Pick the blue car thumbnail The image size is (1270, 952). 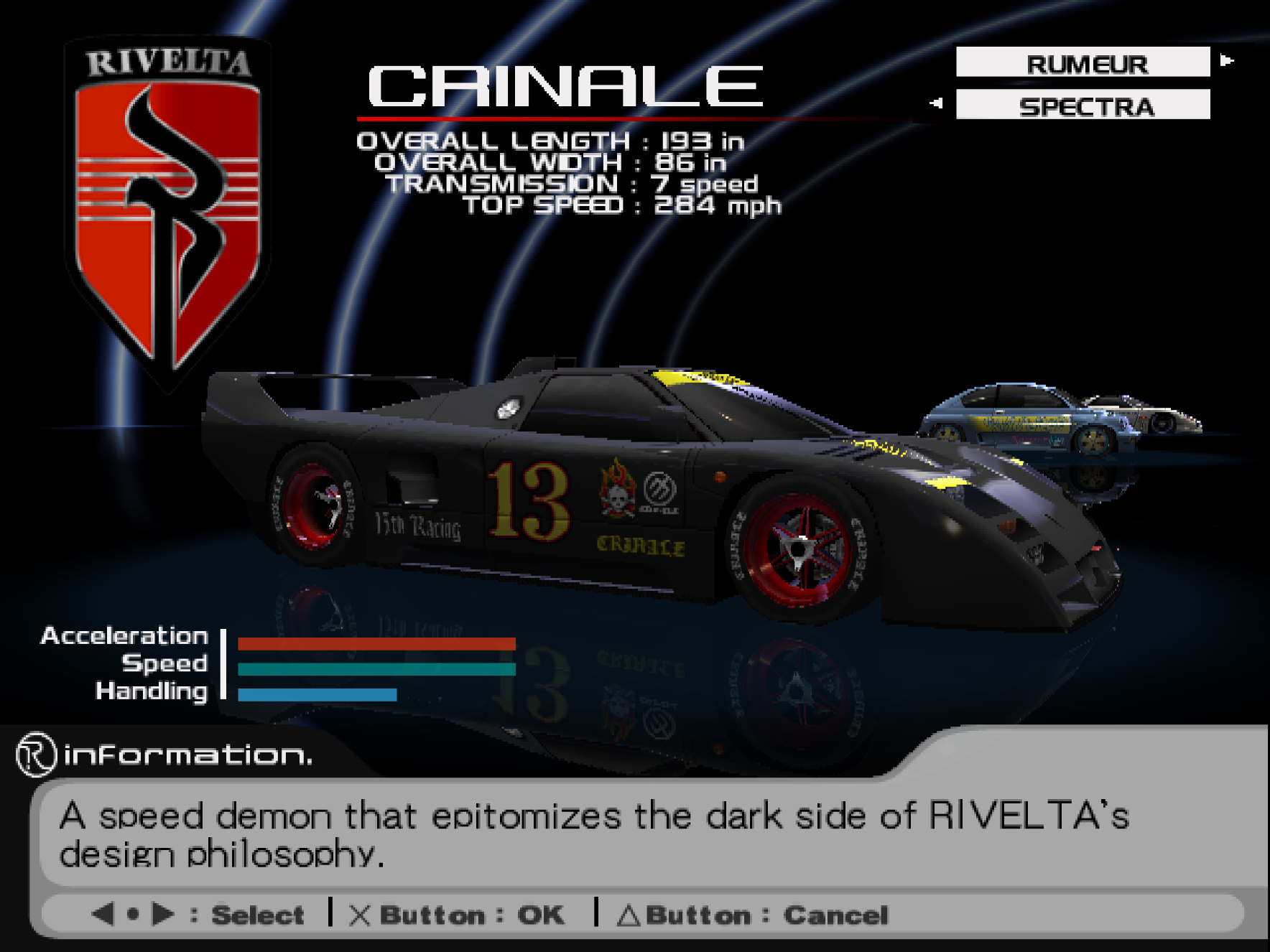1028,420
